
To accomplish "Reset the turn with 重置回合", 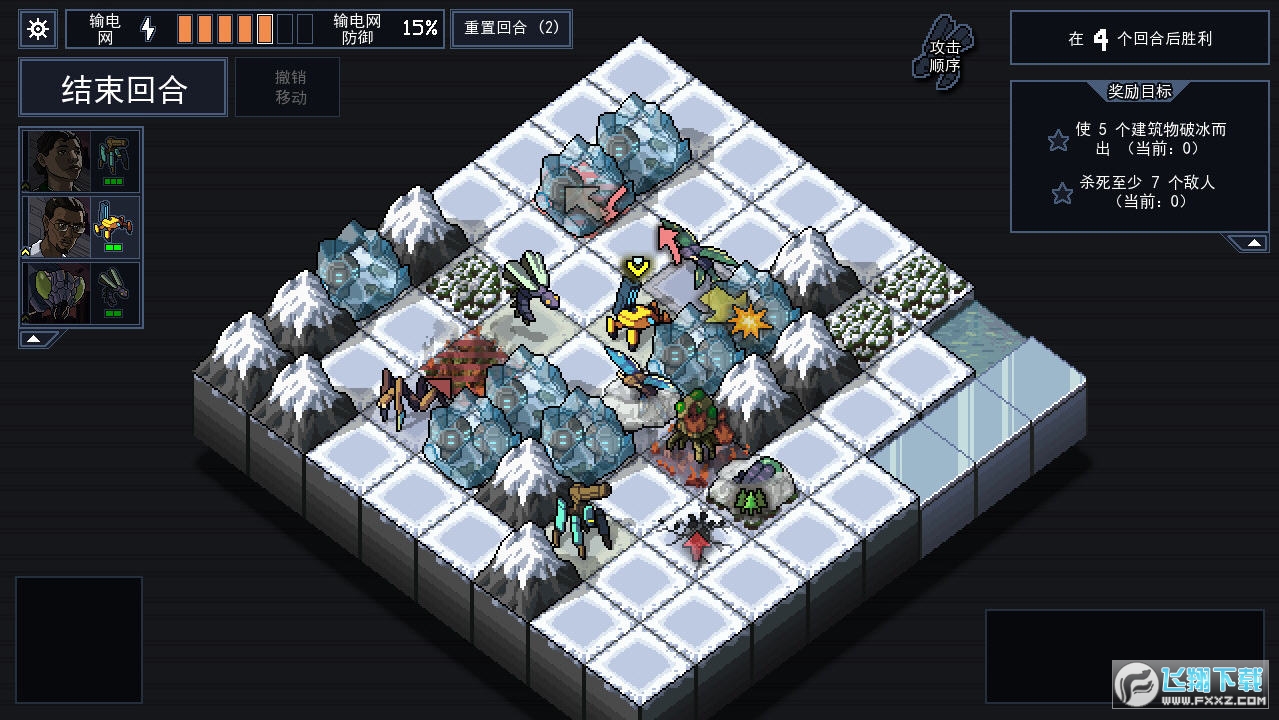I will (x=511, y=28).
